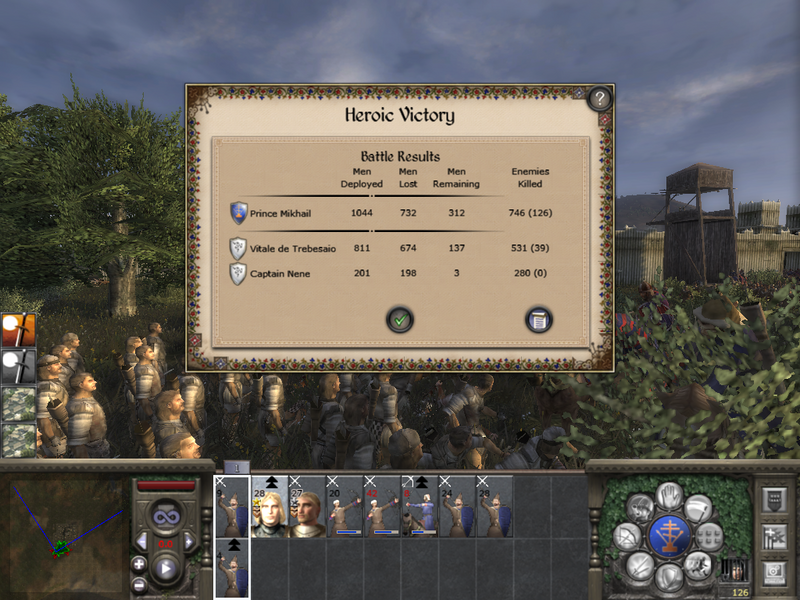Screen dimensions: 800x600
Task: Zoom out the minimap with the minus button
Action: point(139,584)
